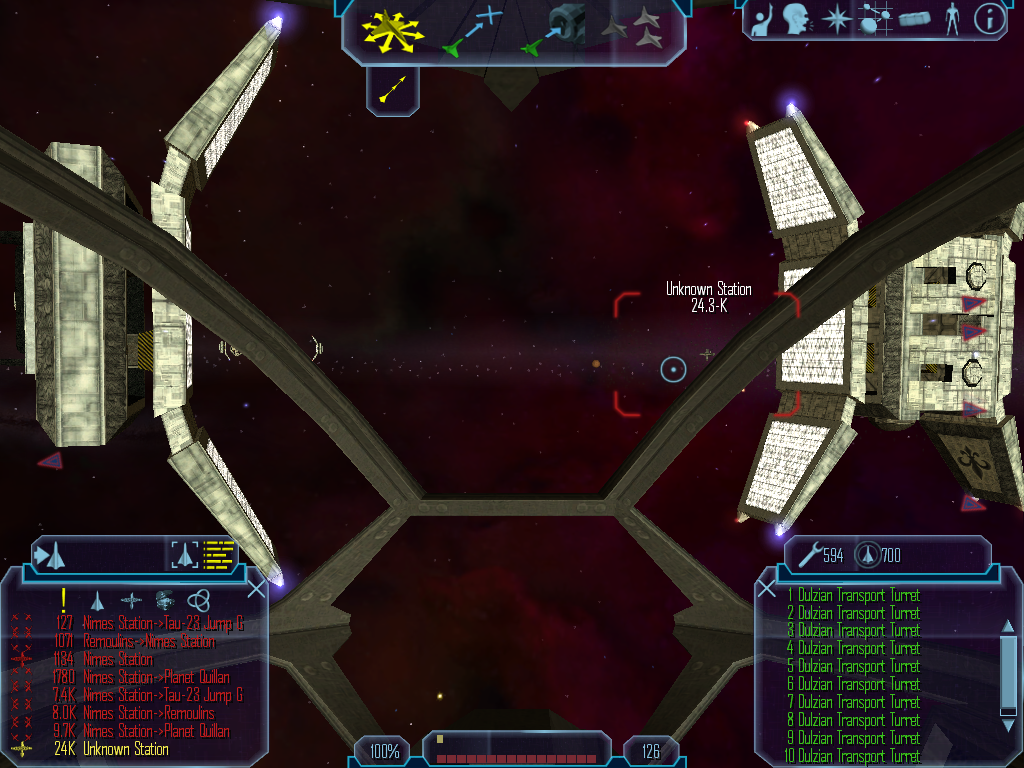
Task: Close the turret list panel
Action: 767,589
